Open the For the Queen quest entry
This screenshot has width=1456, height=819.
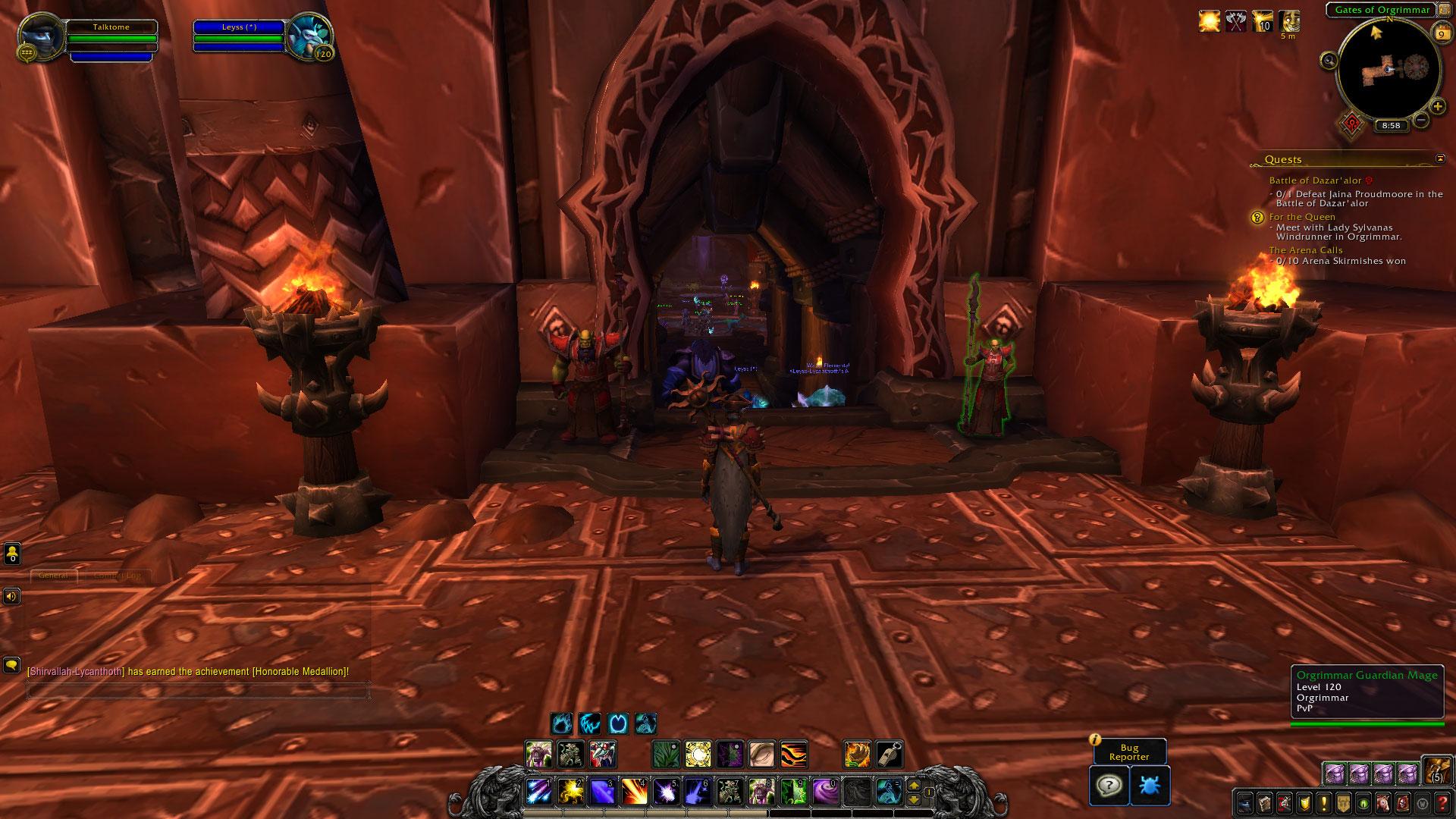(x=1302, y=217)
